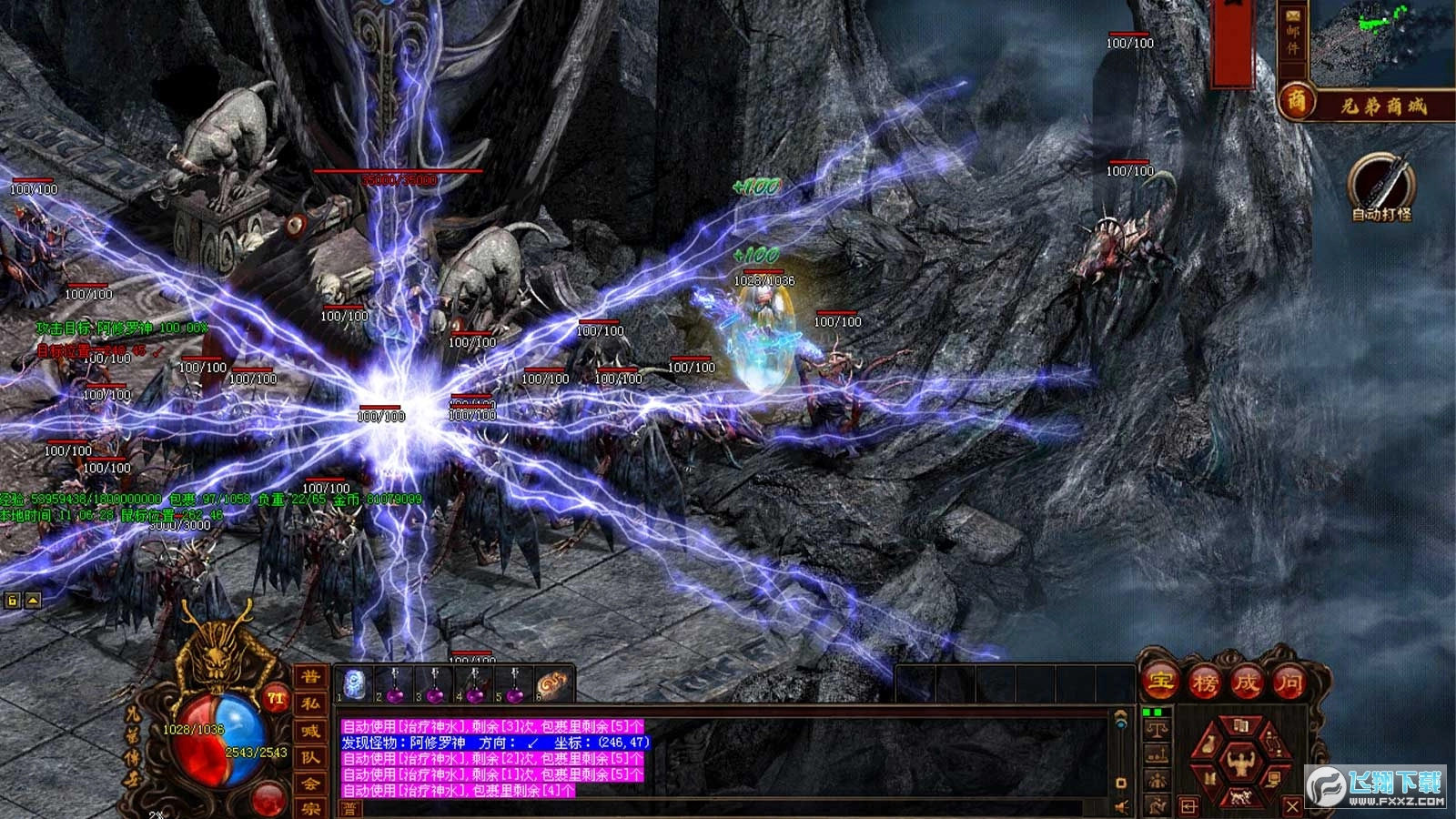Image resolution: width=1456 pixels, height=819 pixels.
Task: Switch chat to 私 private channel
Action: (x=310, y=703)
